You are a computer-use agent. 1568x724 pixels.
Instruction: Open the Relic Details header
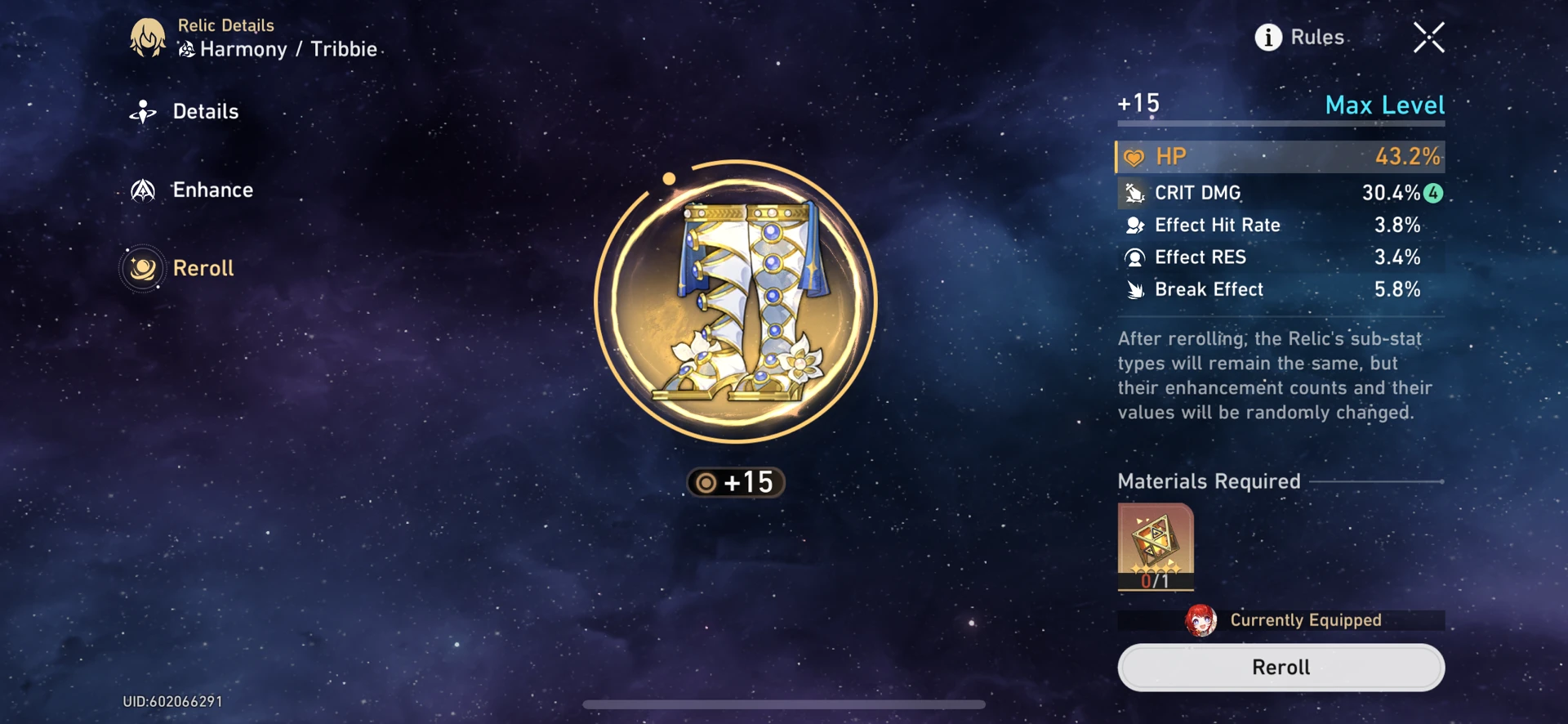[x=228, y=25]
